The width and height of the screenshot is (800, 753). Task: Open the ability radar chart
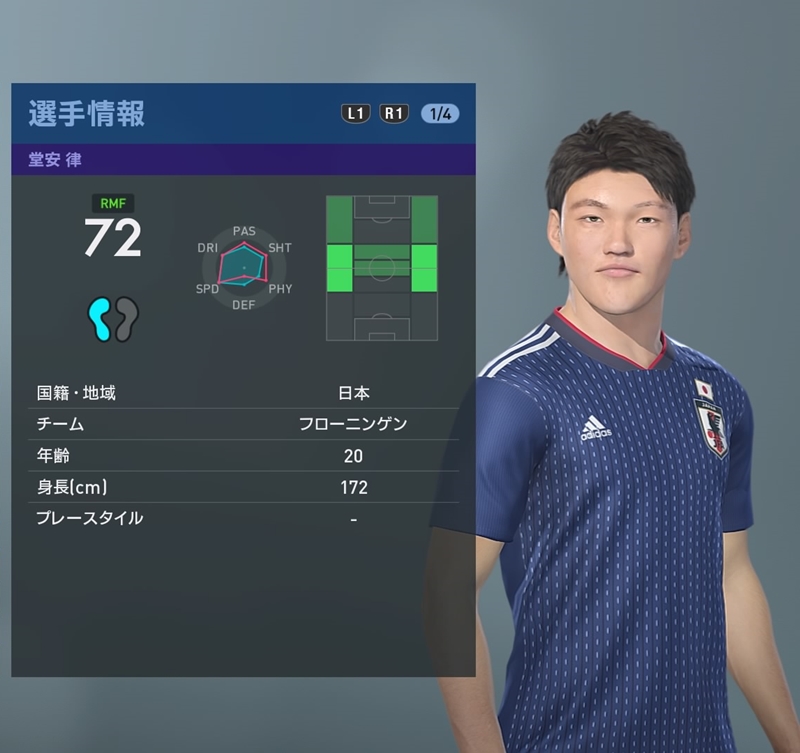pos(244,266)
